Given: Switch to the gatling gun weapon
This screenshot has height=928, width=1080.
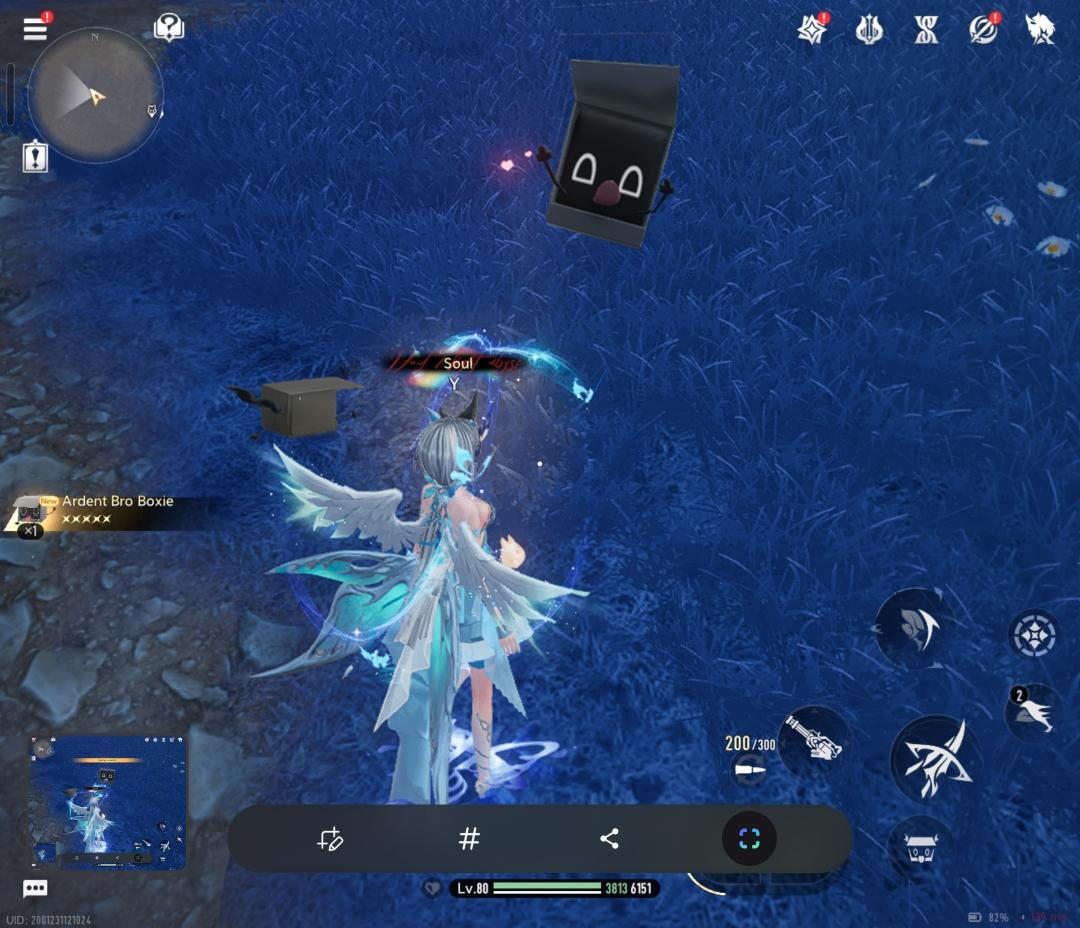Looking at the screenshot, I should [813, 741].
